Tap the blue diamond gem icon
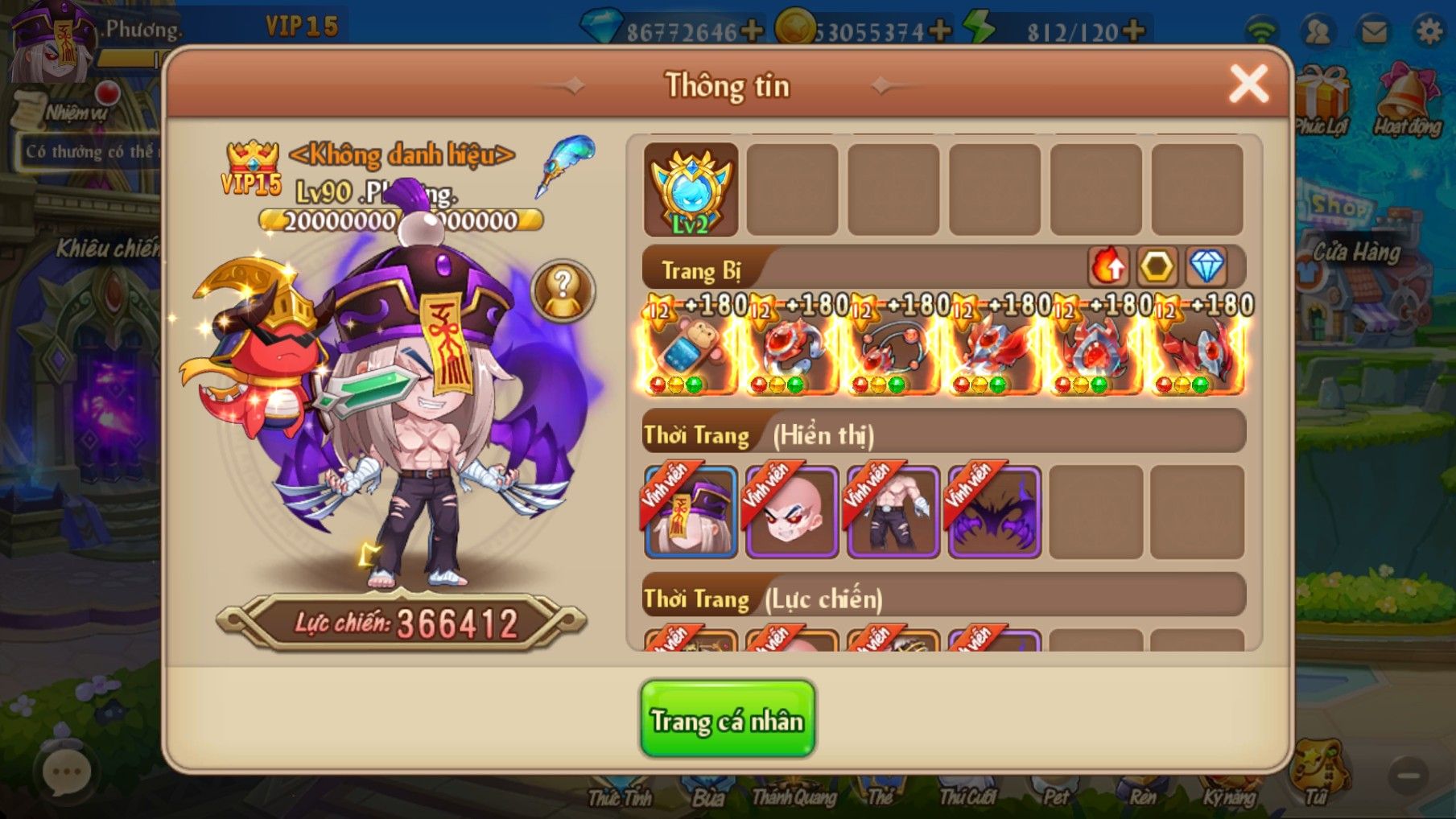This screenshot has width=1456, height=819. click(x=1206, y=266)
